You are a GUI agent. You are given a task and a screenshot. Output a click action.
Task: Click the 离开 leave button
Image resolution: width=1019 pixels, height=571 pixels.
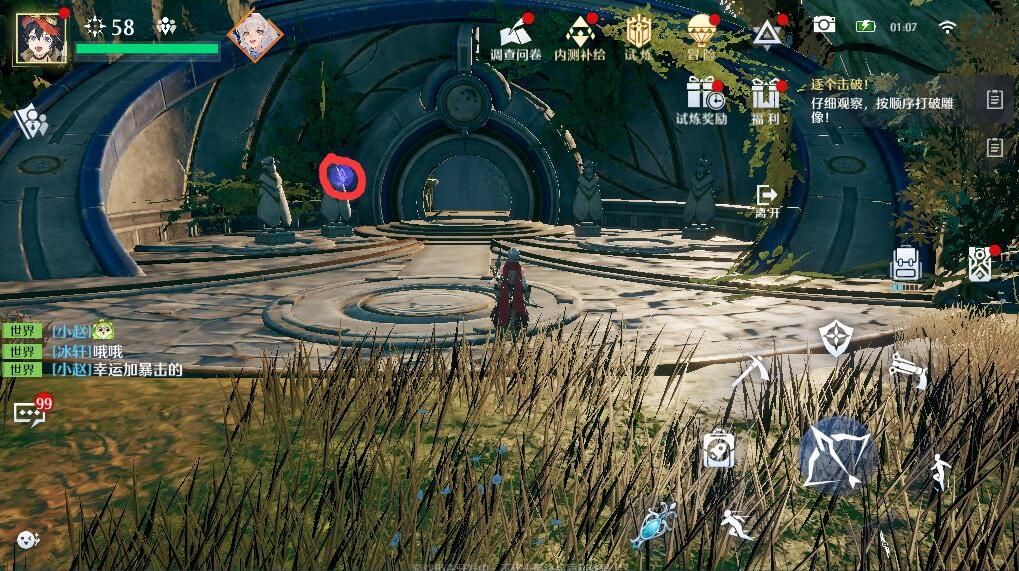(767, 200)
